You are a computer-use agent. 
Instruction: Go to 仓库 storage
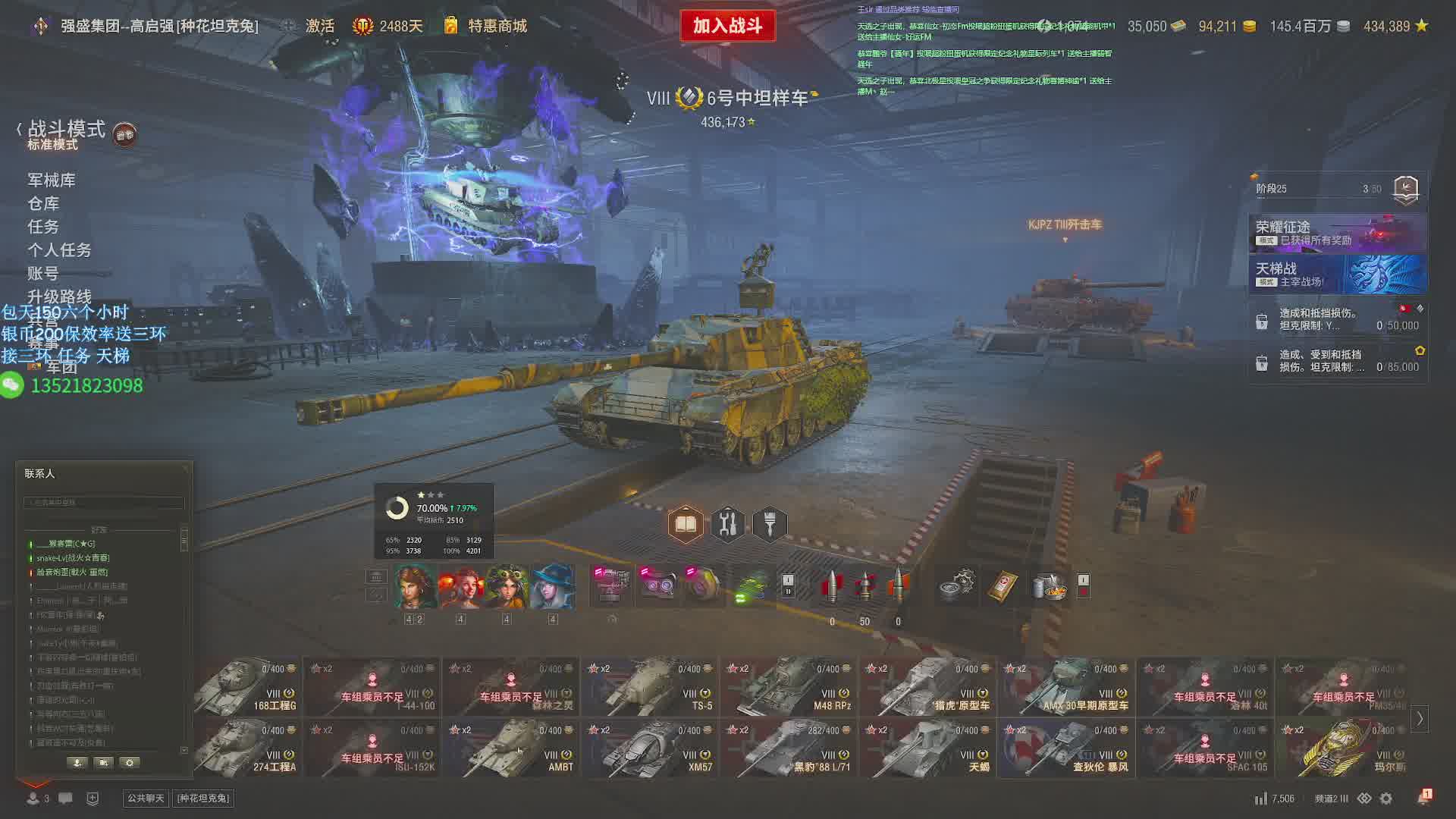(43, 204)
